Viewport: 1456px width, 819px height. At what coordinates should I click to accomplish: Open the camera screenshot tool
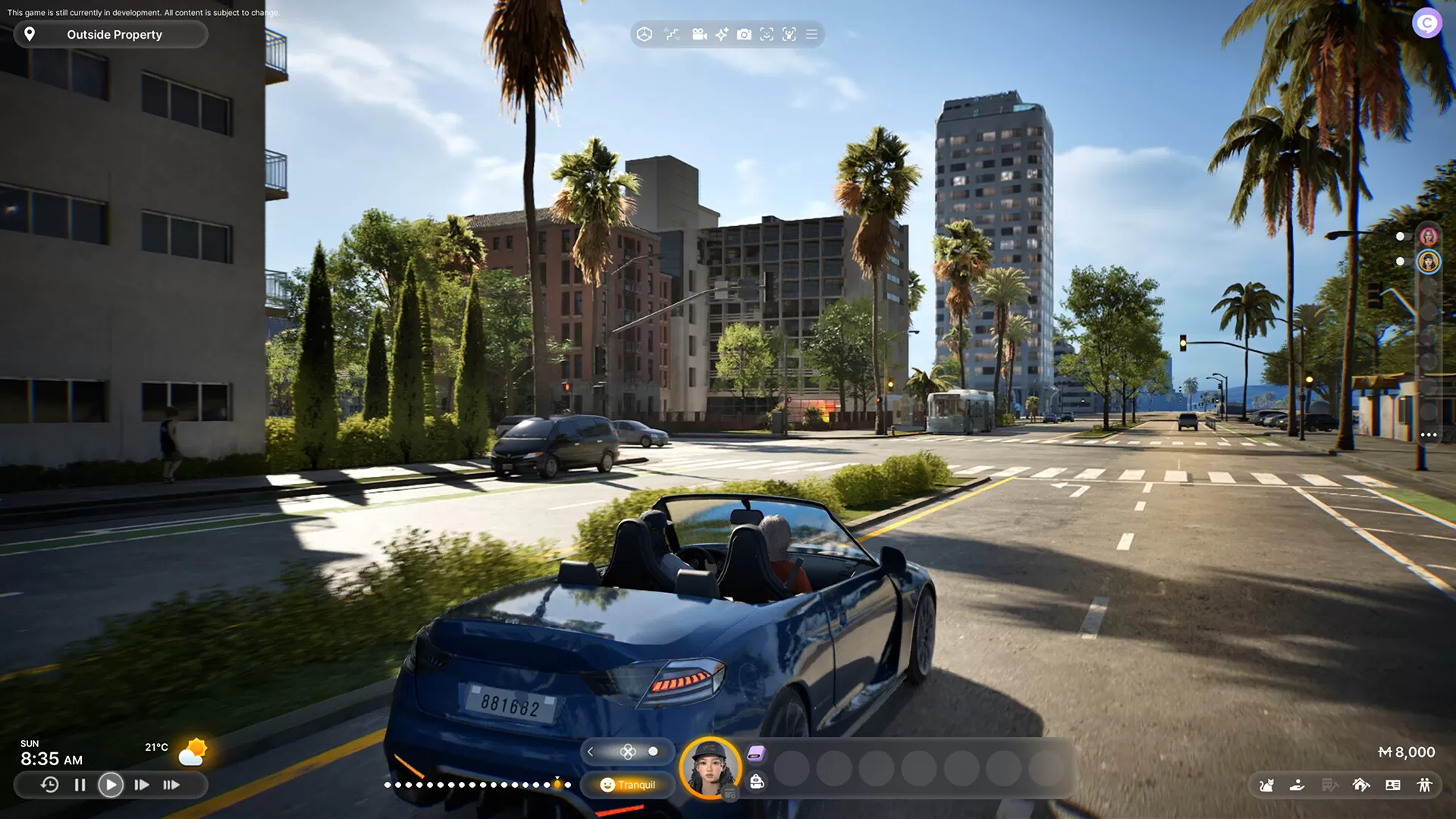click(745, 34)
